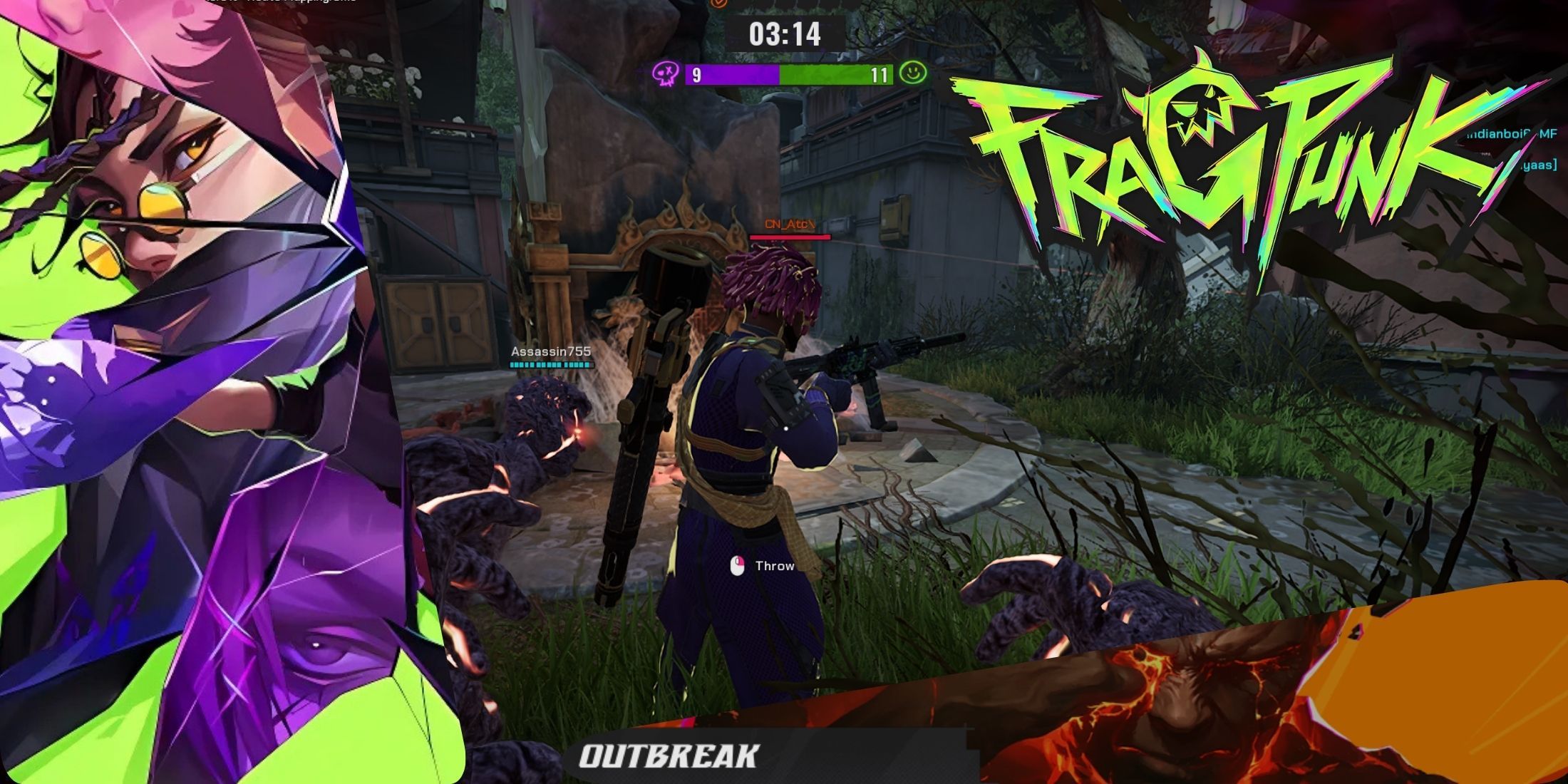1568x784 pixels.
Task: Expand the match timer showing 03:14
Action: click(787, 32)
